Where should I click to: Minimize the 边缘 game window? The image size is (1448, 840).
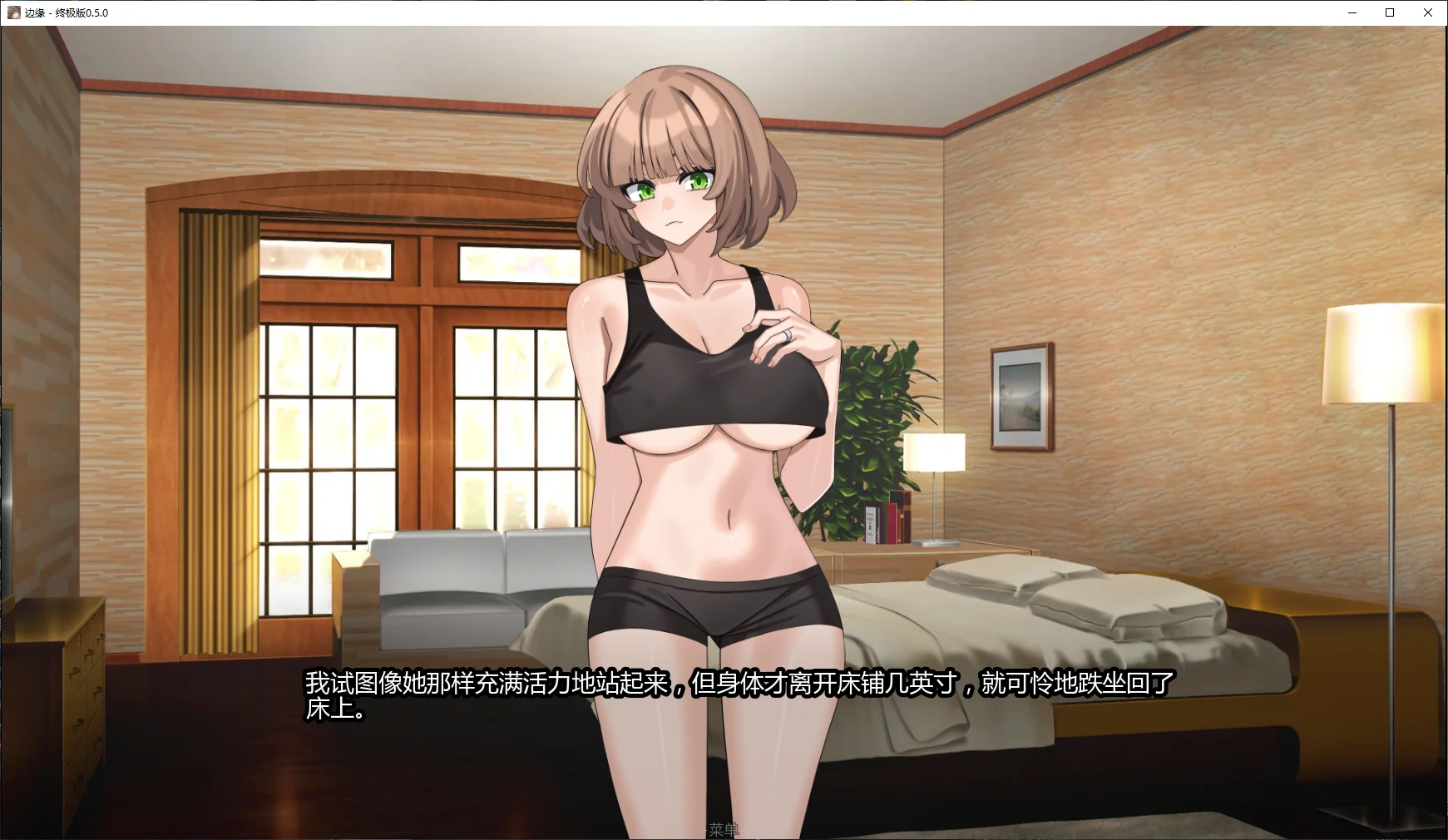1351,13
